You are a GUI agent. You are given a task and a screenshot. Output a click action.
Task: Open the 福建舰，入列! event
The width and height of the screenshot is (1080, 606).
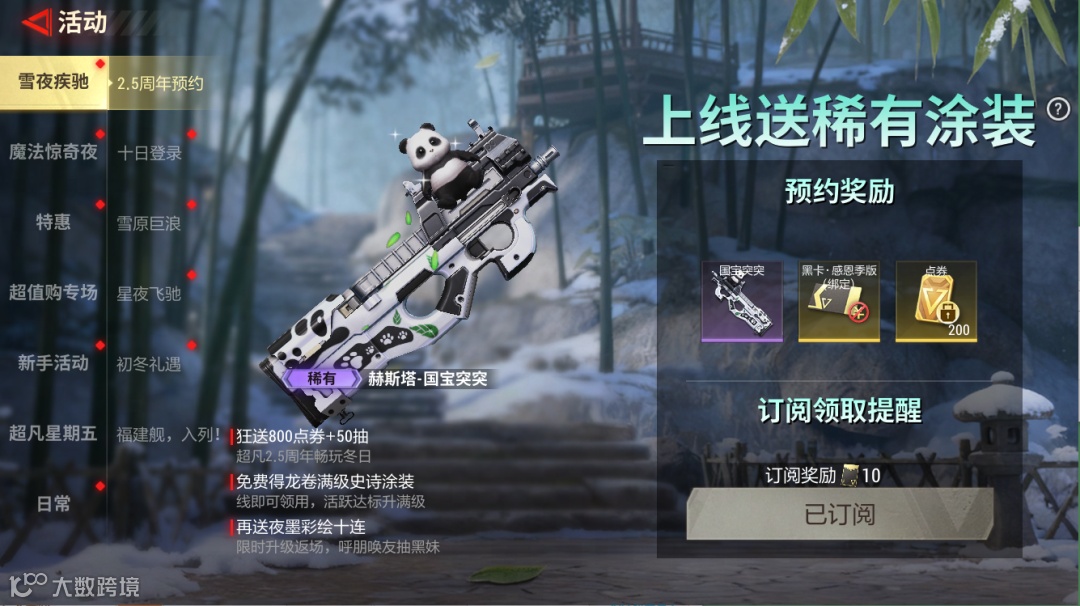168,434
